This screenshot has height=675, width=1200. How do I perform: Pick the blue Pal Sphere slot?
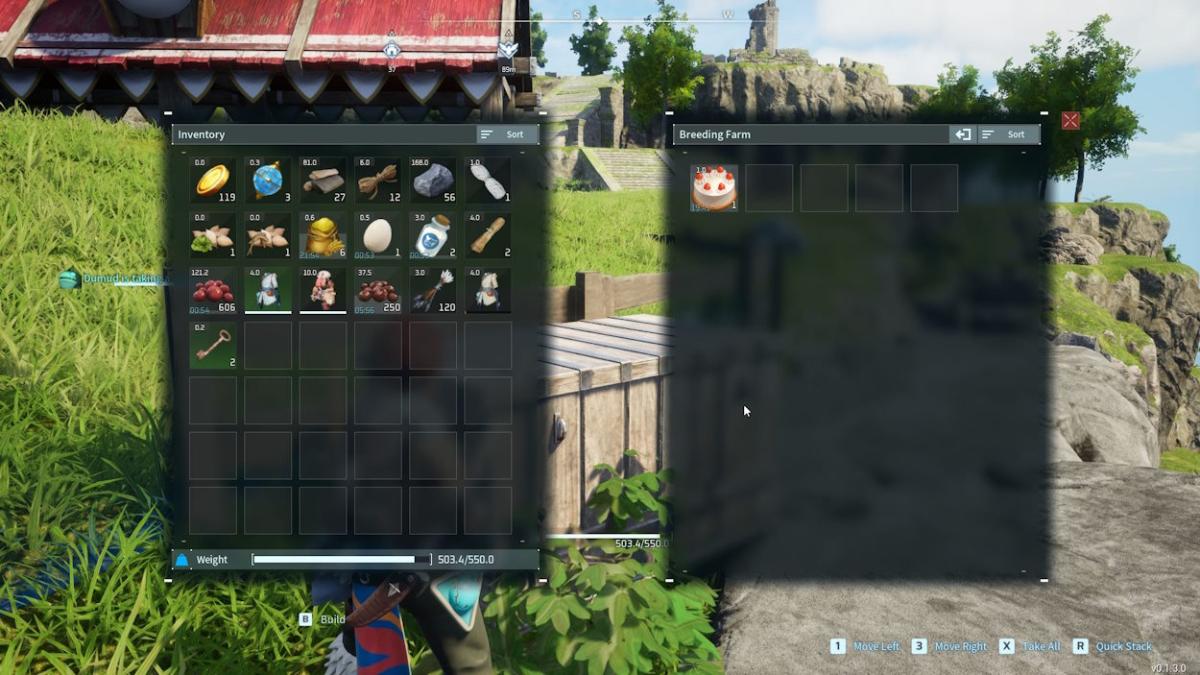pos(268,181)
